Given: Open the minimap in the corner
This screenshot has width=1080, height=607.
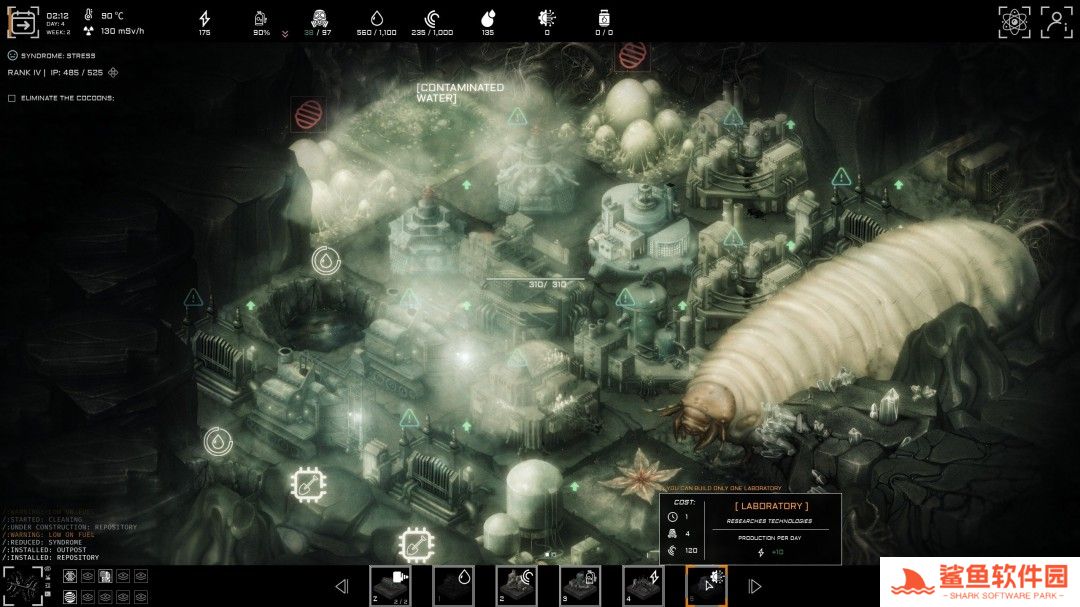Looking at the screenshot, I should [22, 584].
